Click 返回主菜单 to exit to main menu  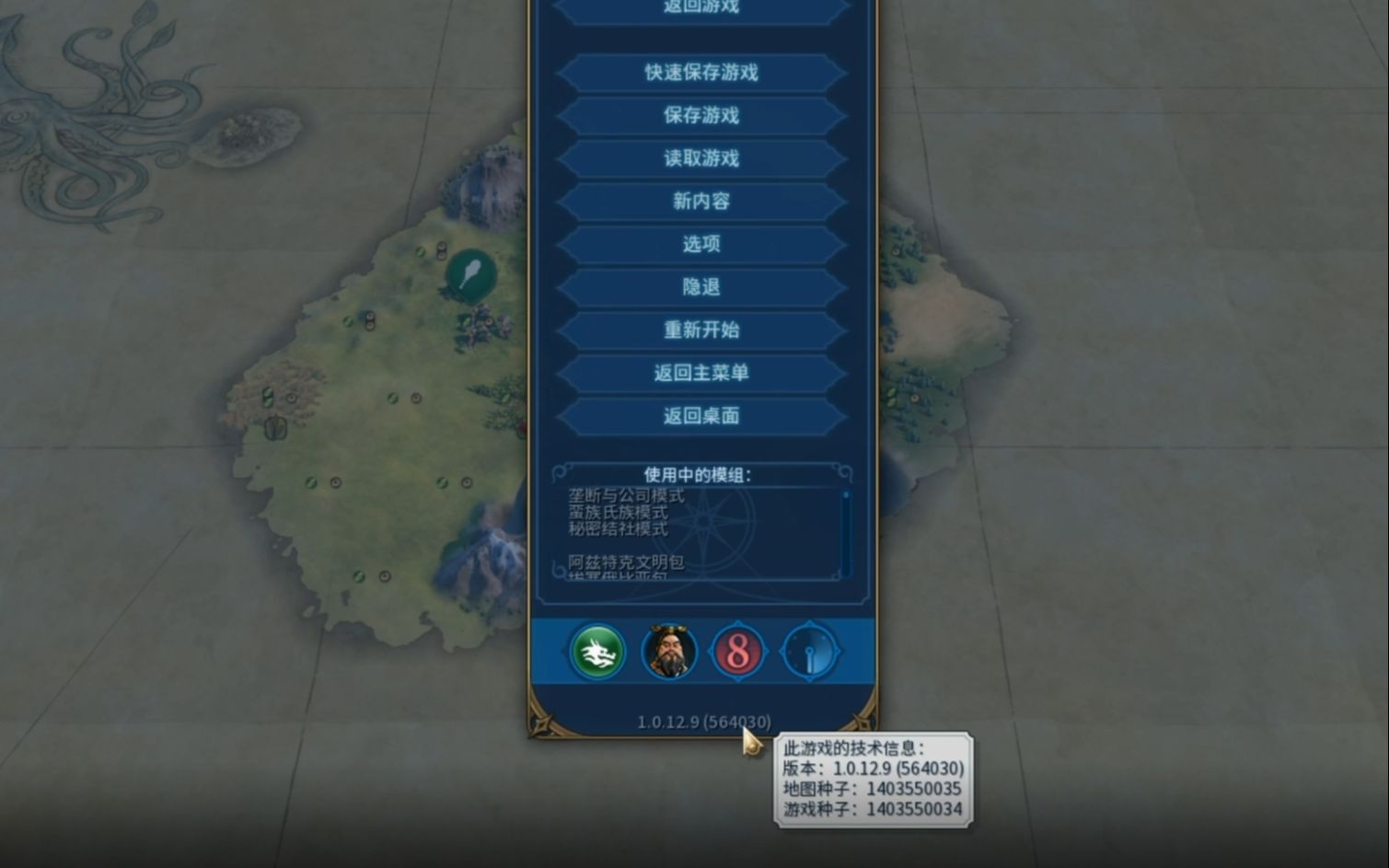(703, 374)
